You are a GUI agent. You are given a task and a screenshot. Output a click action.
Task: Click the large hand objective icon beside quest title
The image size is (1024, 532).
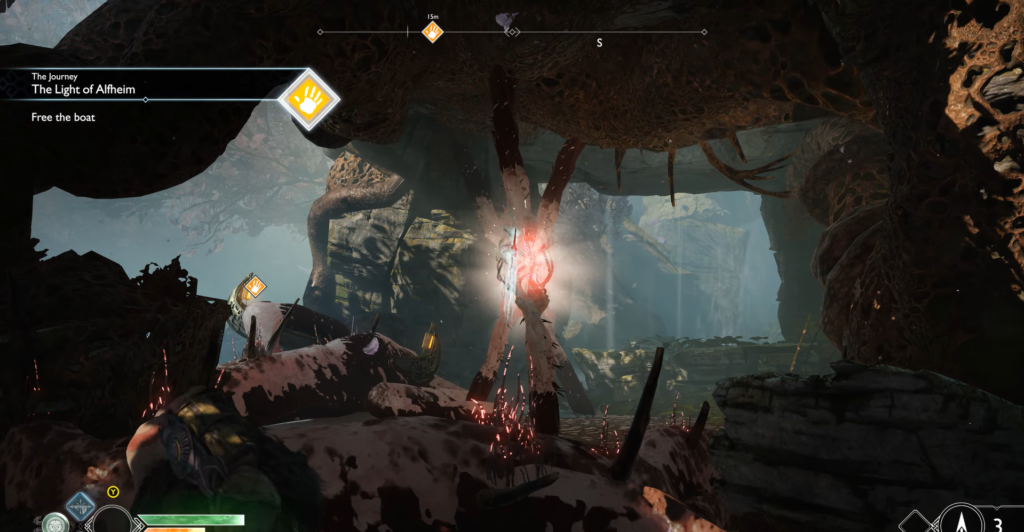click(308, 98)
